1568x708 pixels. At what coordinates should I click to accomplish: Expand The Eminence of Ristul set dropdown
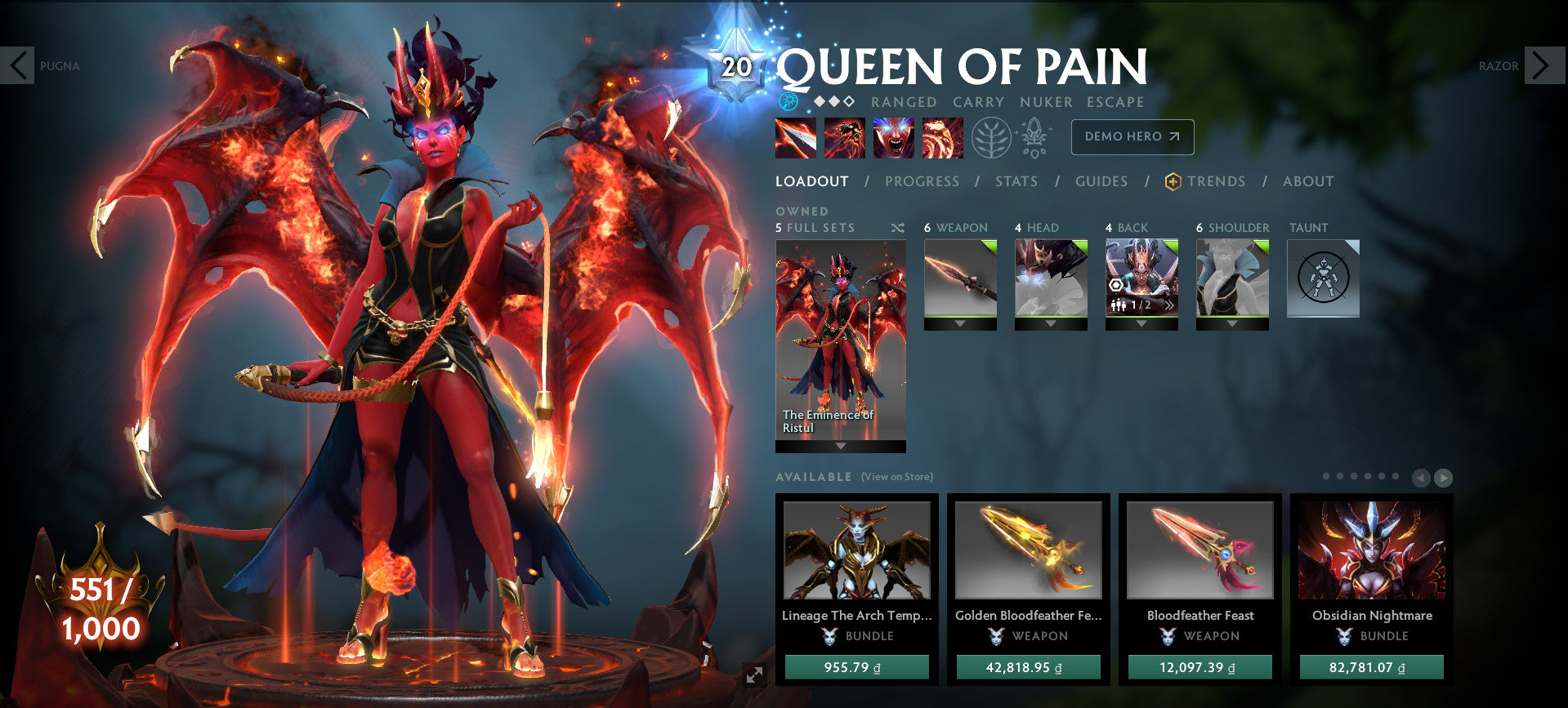(839, 446)
